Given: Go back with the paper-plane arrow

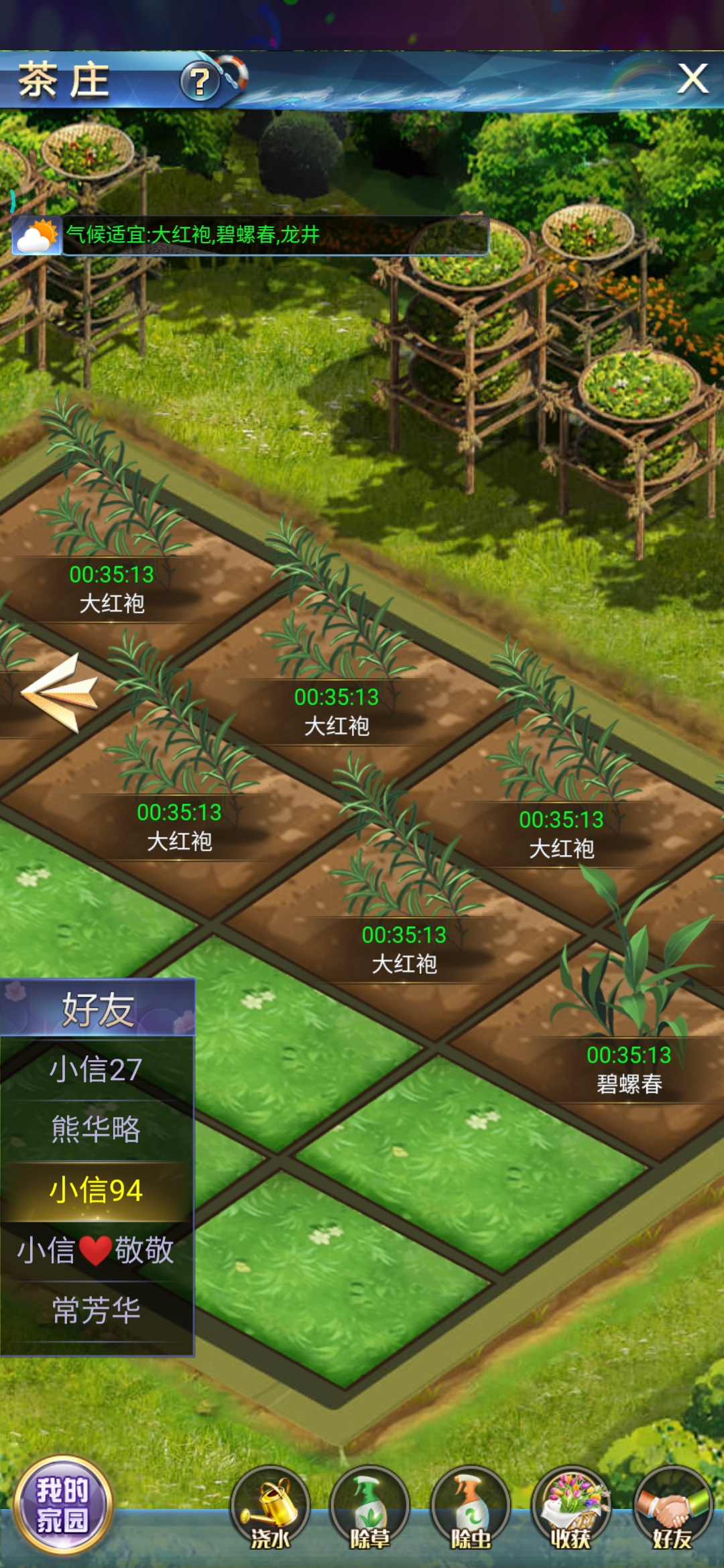Looking at the screenshot, I should point(60,692).
